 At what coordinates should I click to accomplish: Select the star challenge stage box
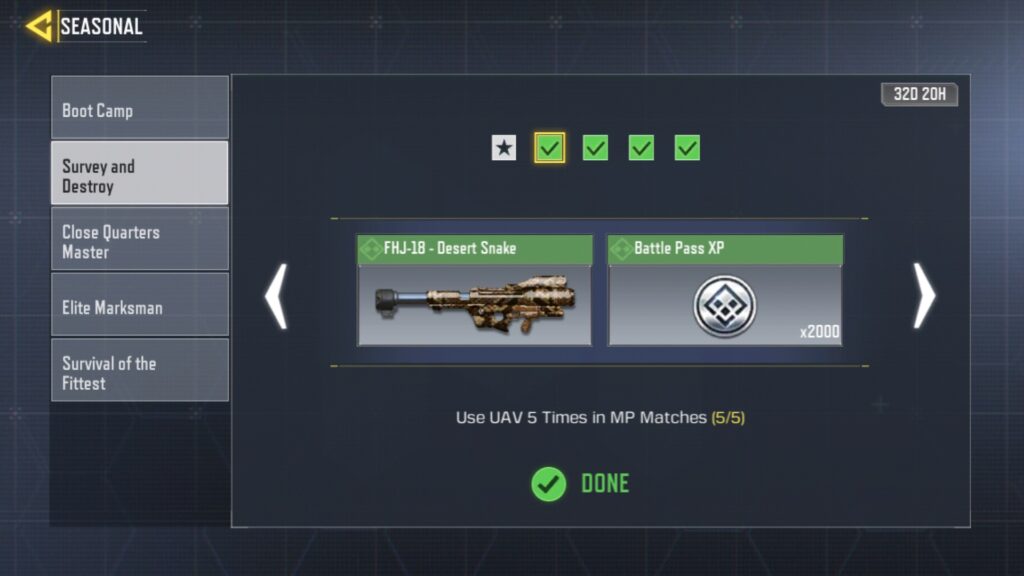pos(504,148)
